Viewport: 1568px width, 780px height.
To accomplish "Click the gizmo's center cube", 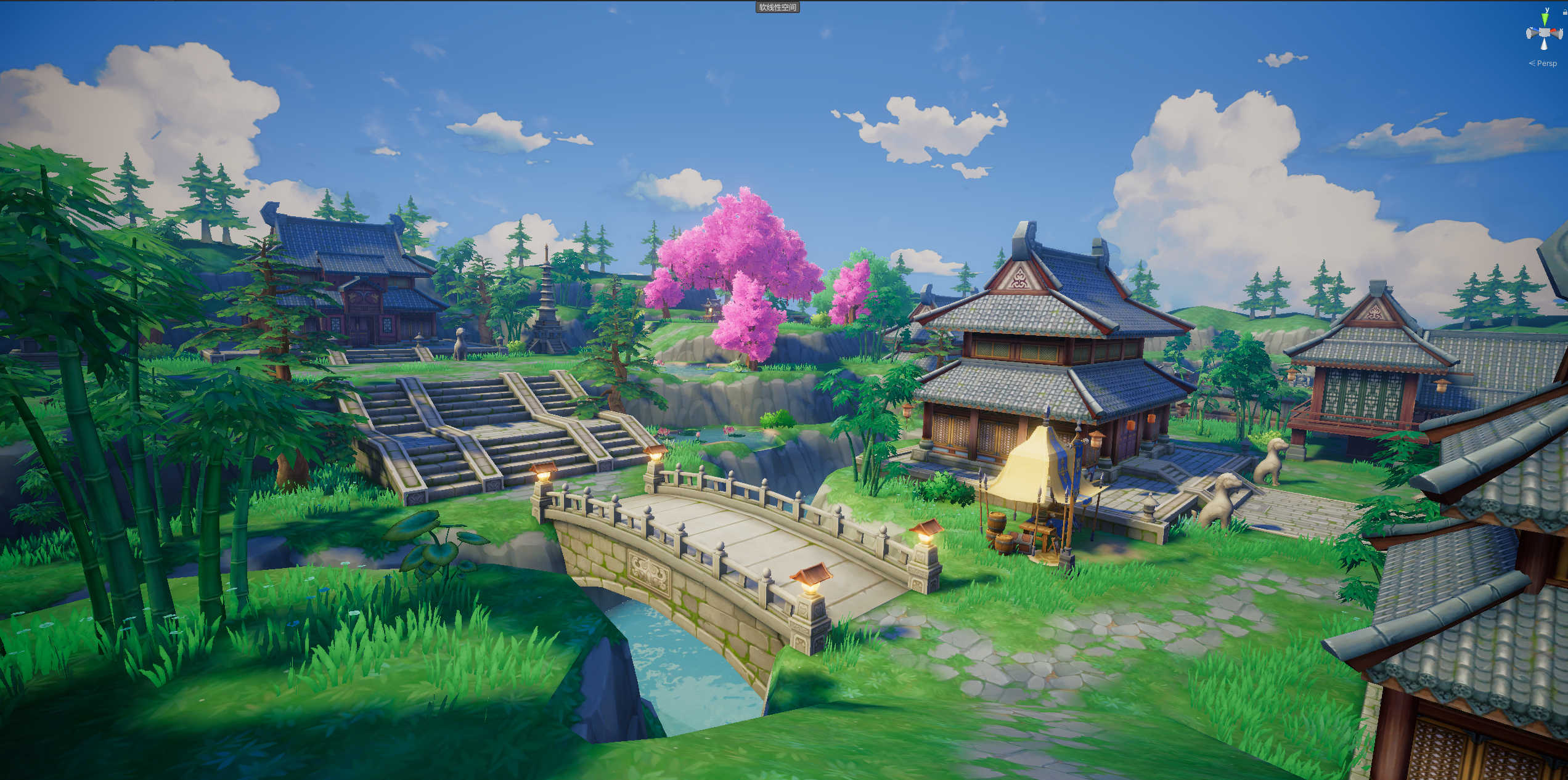I will [x=1544, y=33].
